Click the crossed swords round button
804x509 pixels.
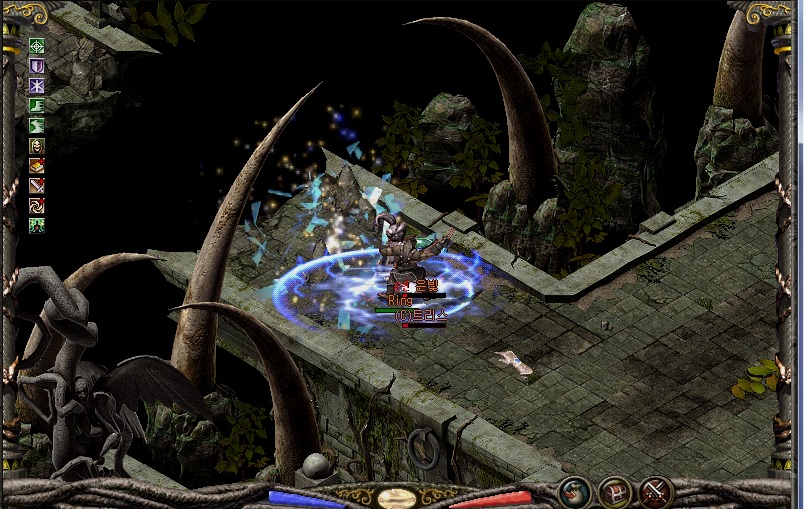[655, 491]
